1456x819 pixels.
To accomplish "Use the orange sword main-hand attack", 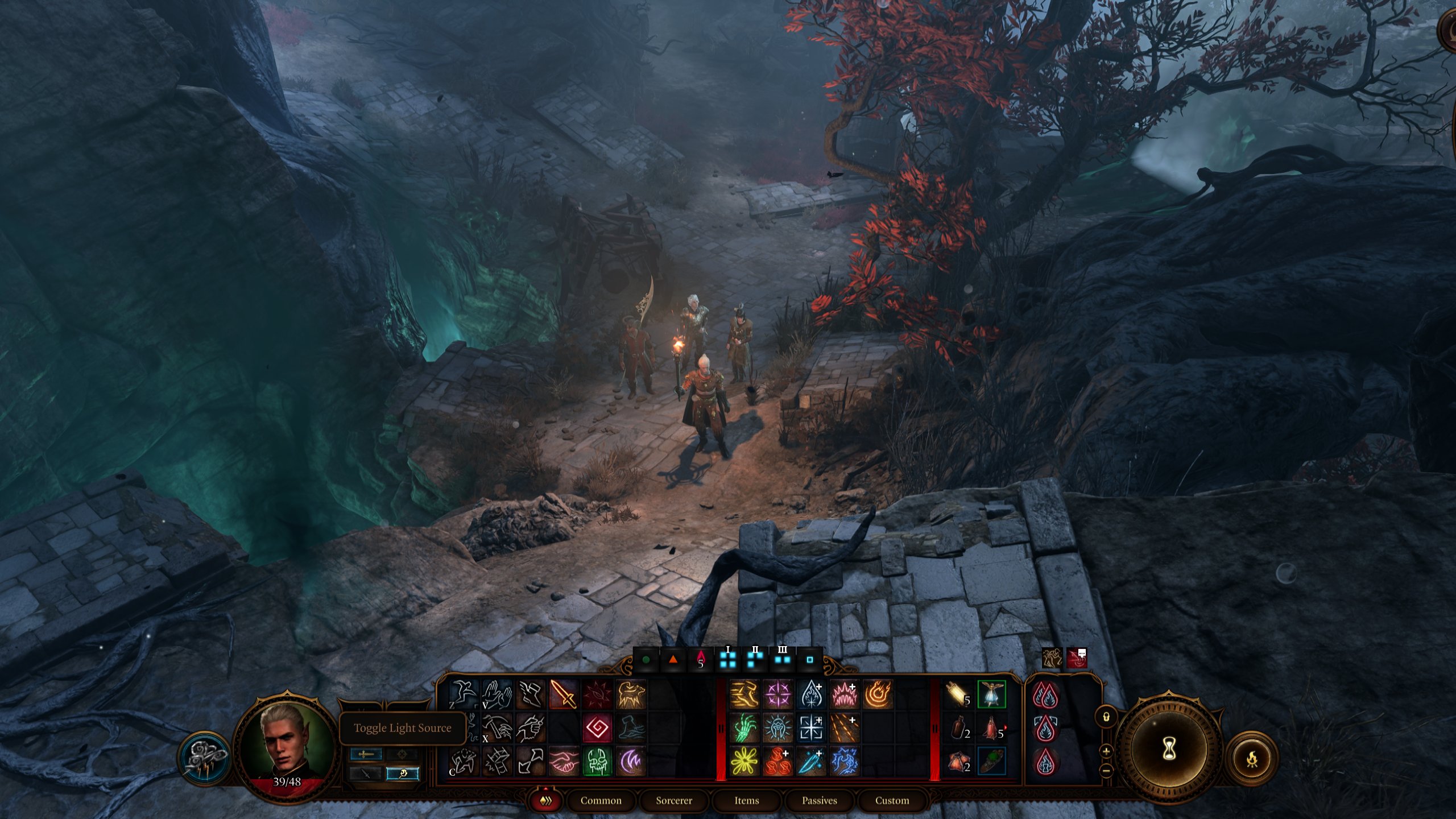I will tap(563, 694).
